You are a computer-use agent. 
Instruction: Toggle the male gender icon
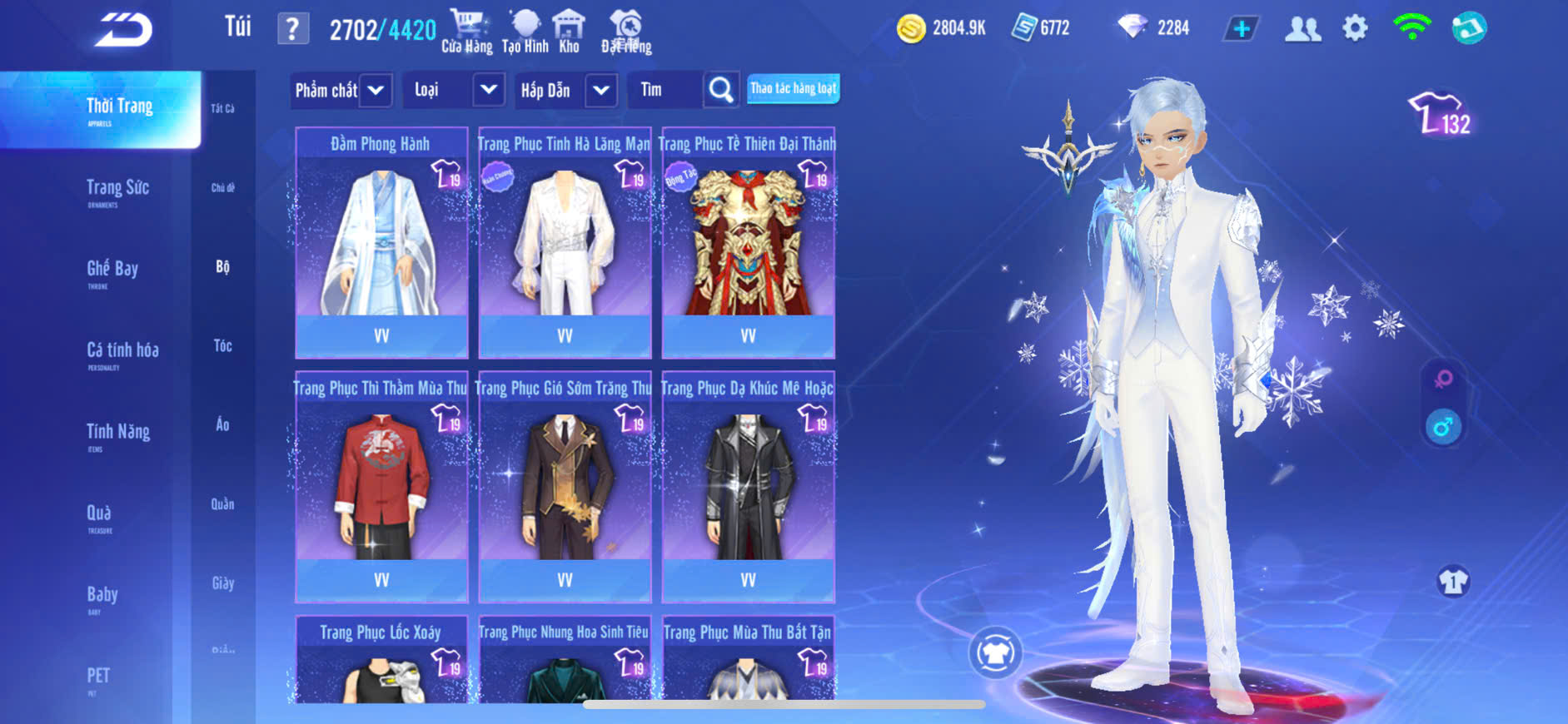(1443, 427)
